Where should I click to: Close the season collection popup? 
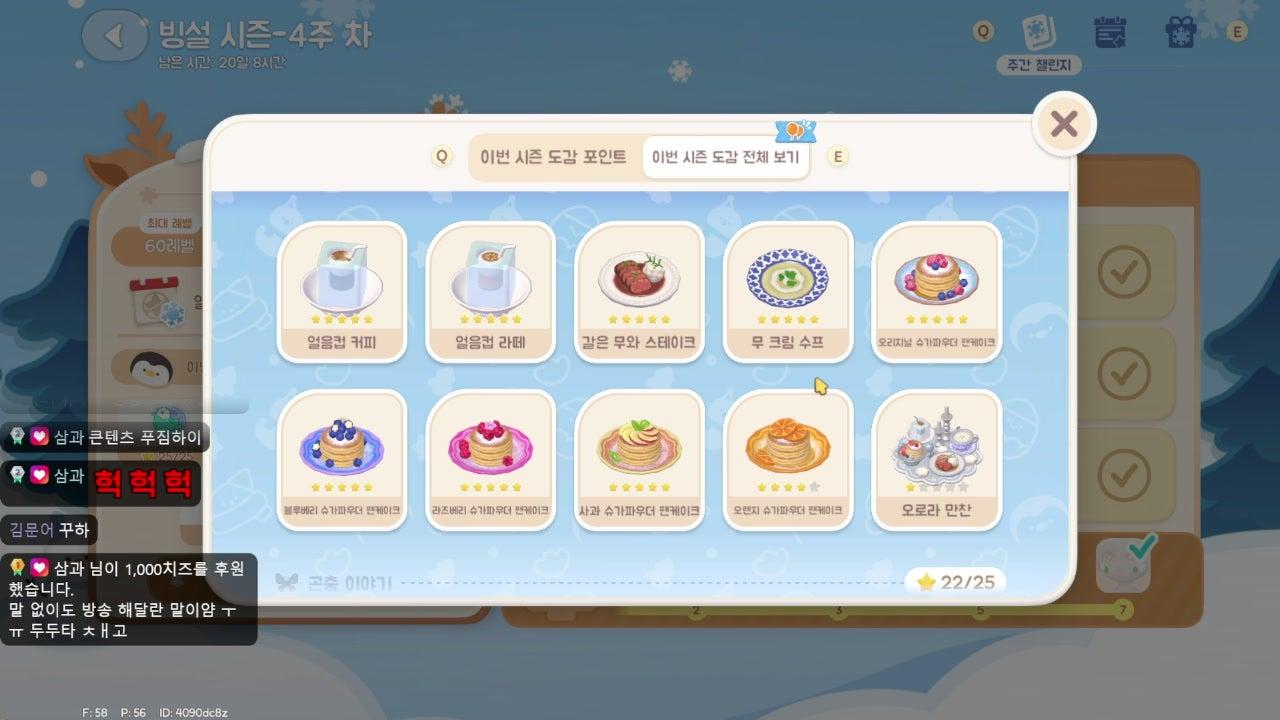coord(1064,124)
